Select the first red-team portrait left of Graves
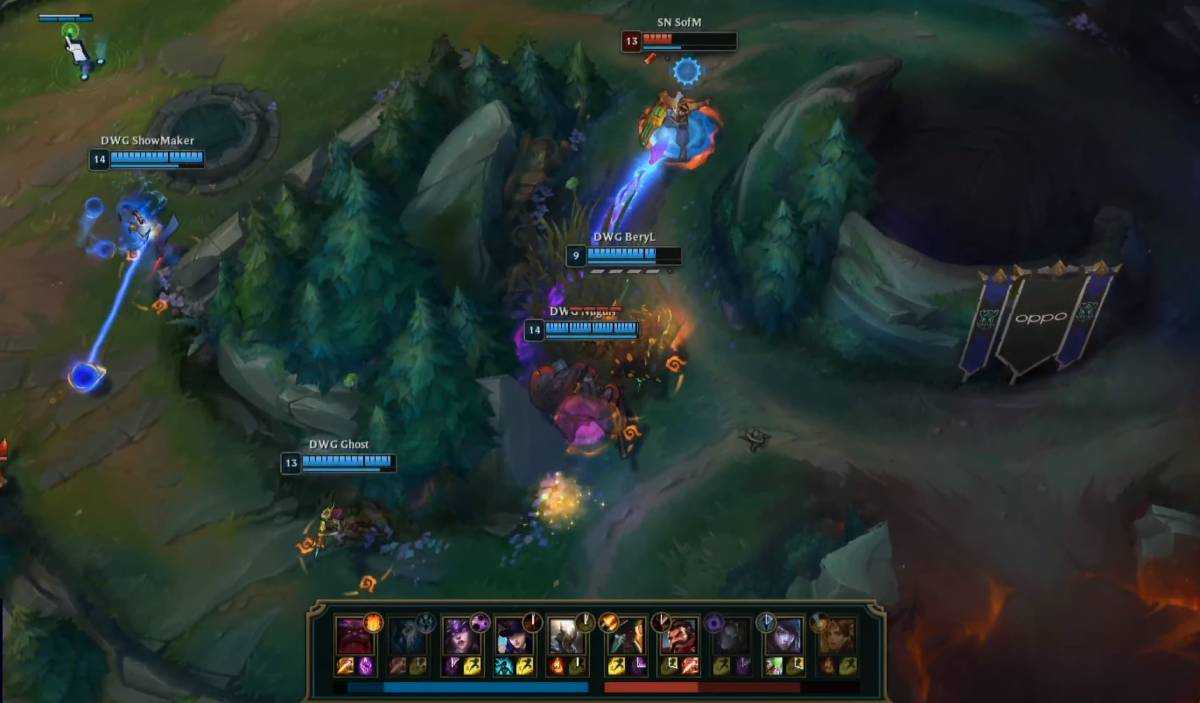 623,635
